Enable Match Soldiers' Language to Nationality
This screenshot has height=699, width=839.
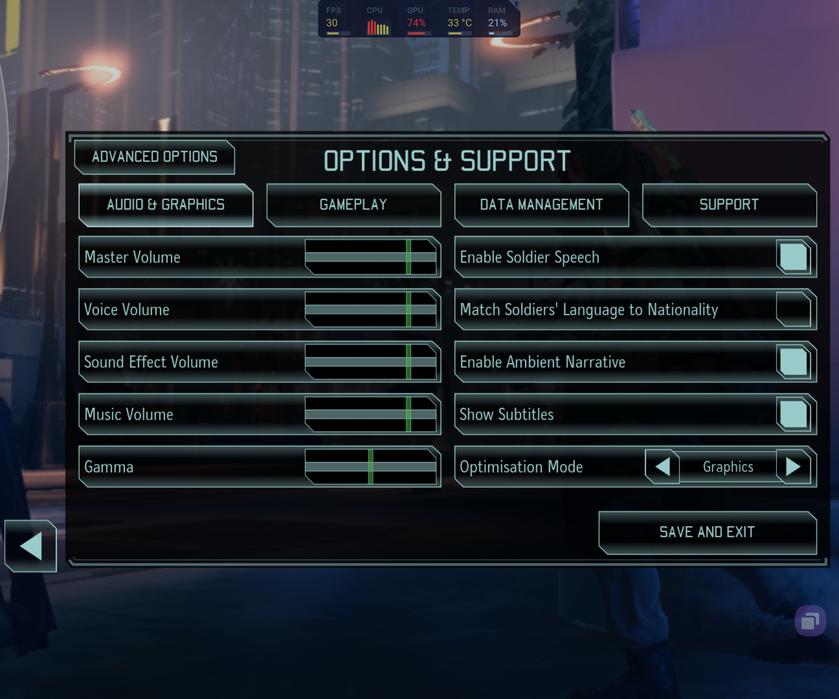pyautogui.click(x=793, y=310)
